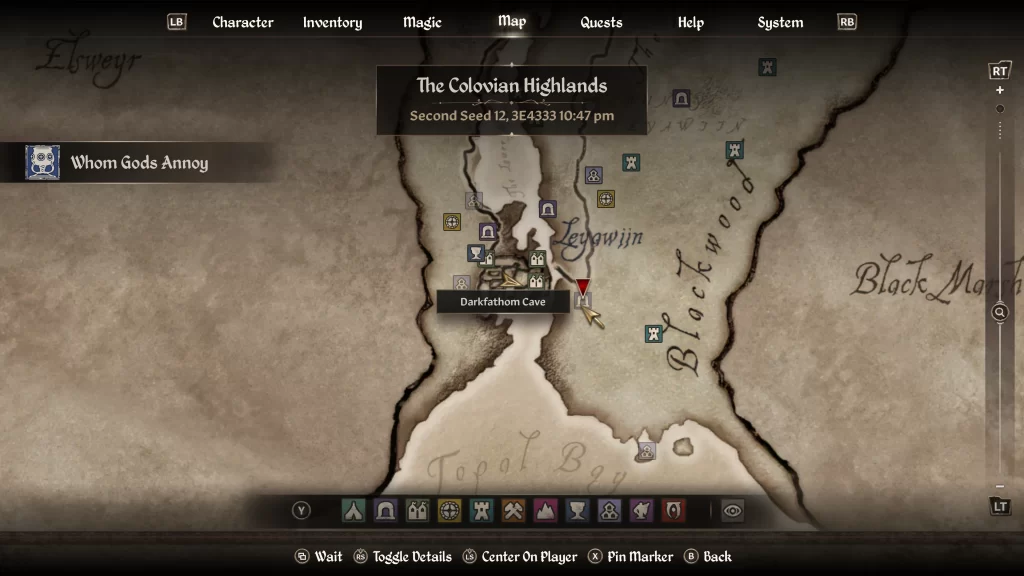1024x576 pixels.
Task: Select the Quests tab
Action: click(601, 22)
